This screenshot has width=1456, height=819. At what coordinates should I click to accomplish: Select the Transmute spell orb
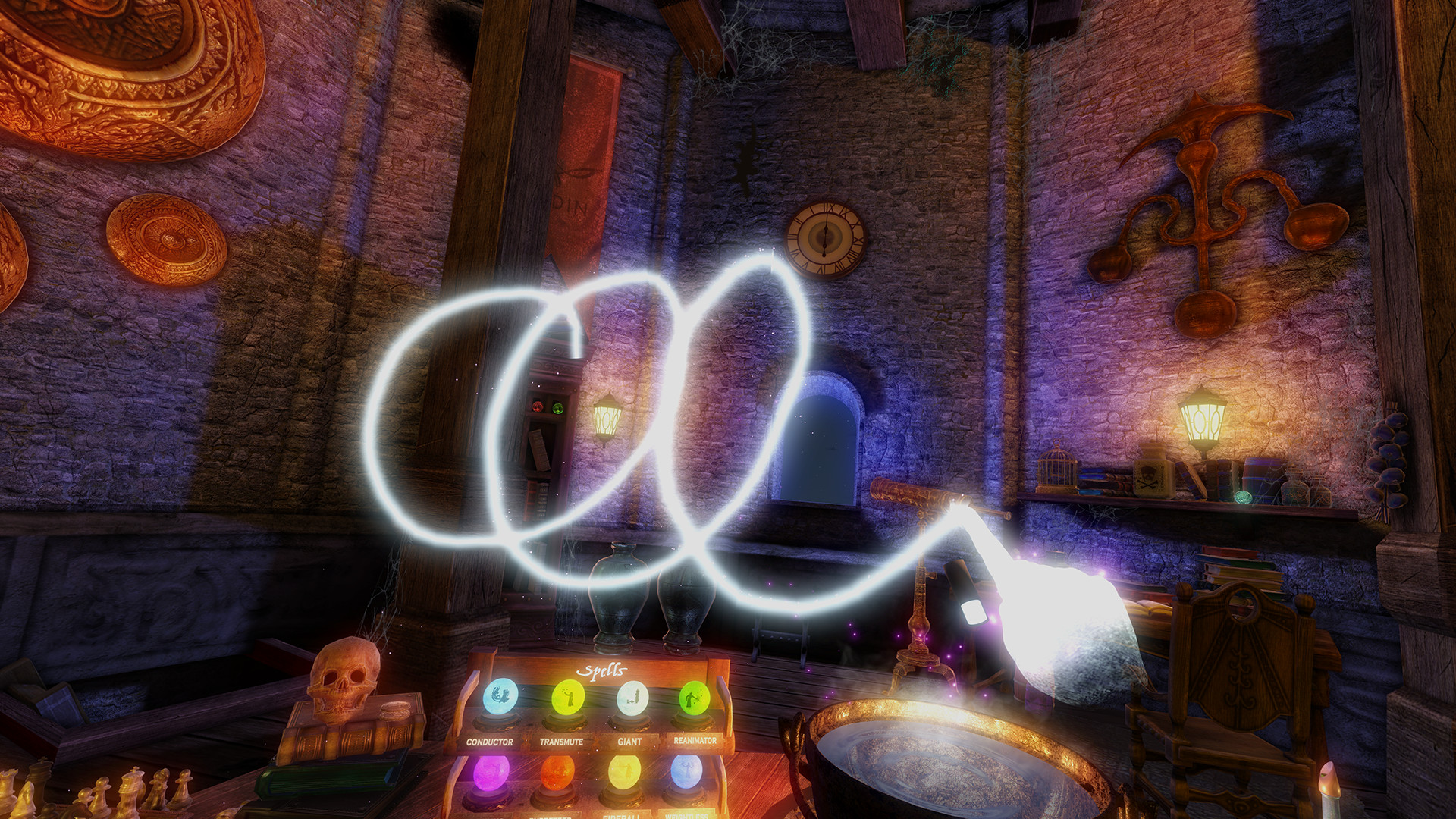click(x=567, y=697)
